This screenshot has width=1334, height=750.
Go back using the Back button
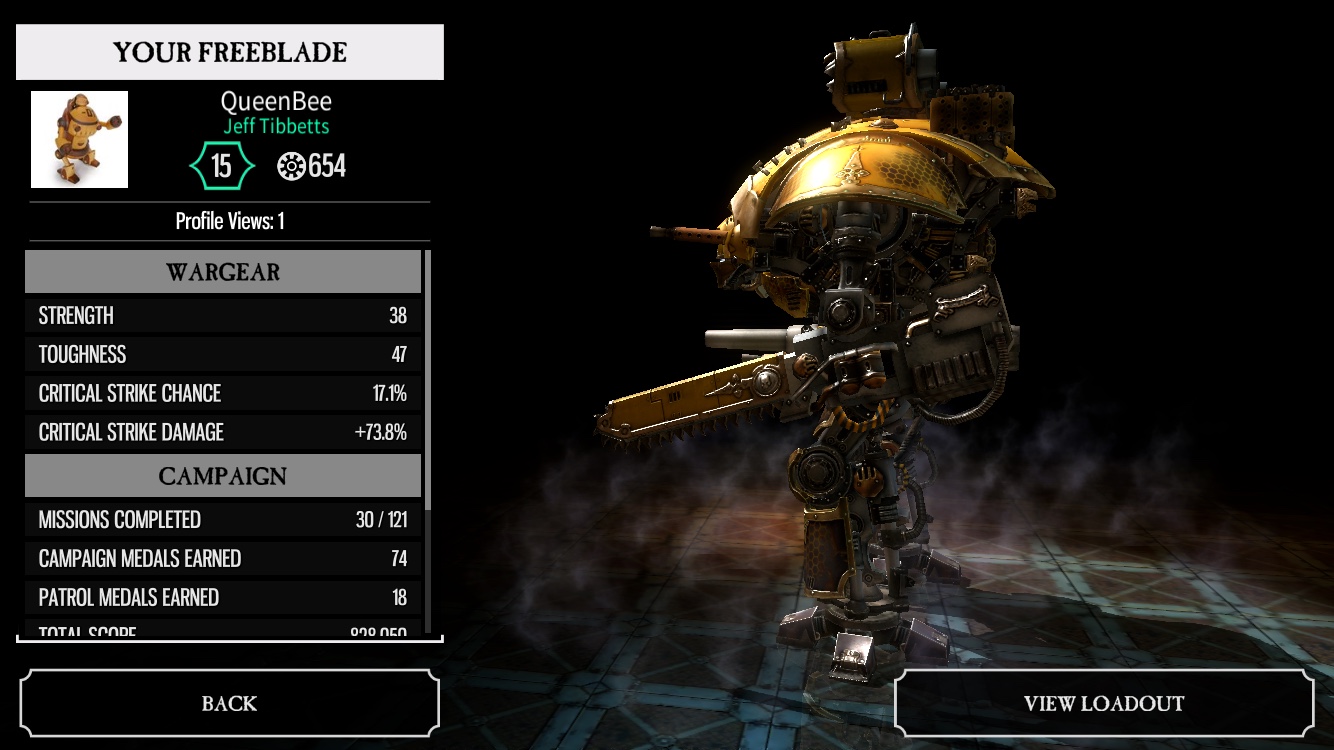[229, 703]
